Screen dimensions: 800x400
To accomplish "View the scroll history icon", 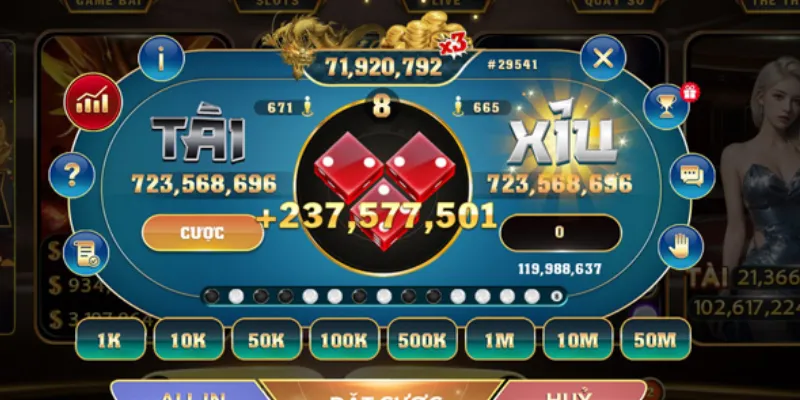I will [x=85, y=251].
